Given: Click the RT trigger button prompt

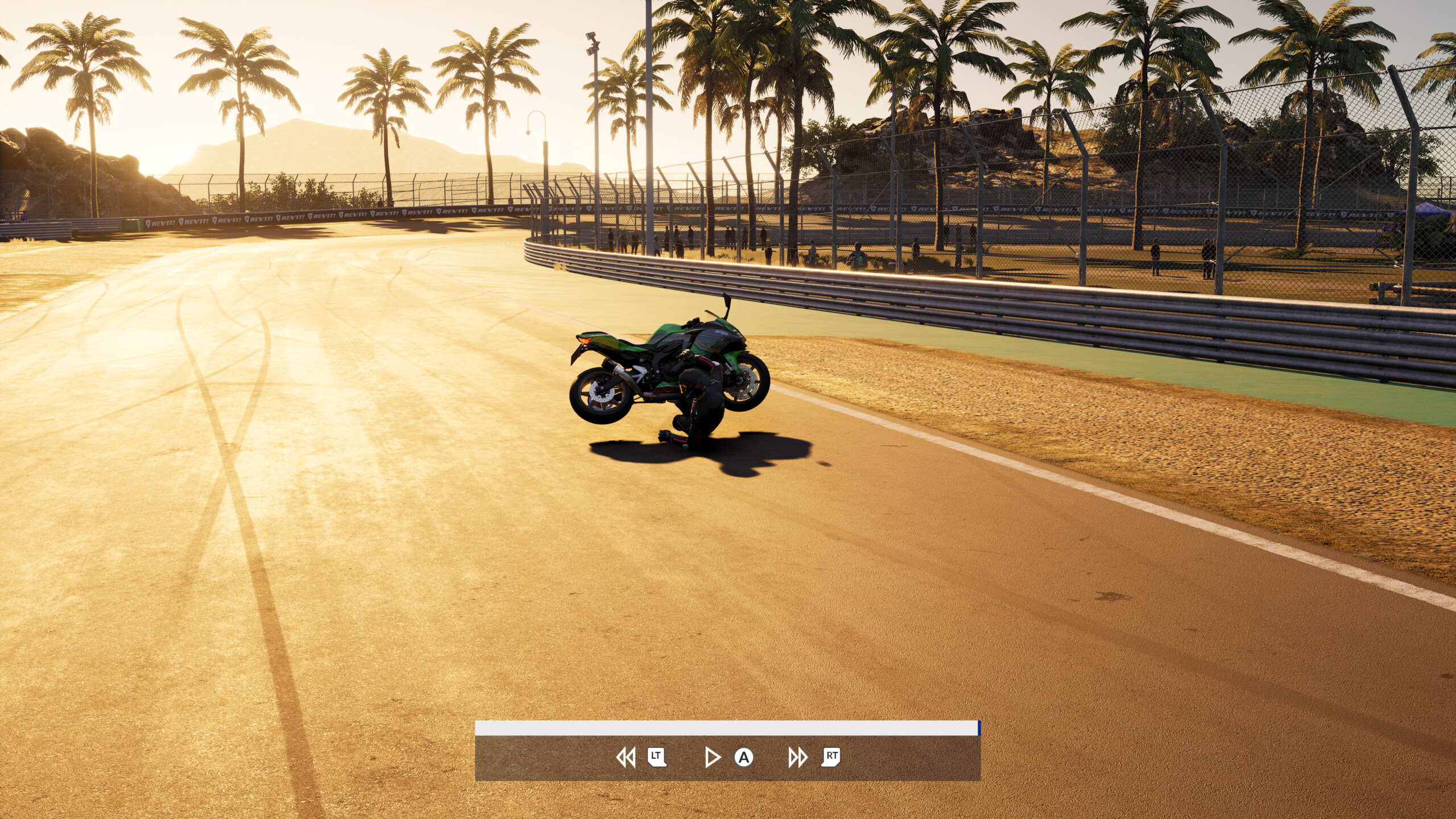Looking at the screenshot, I should [x=830, y=757].
